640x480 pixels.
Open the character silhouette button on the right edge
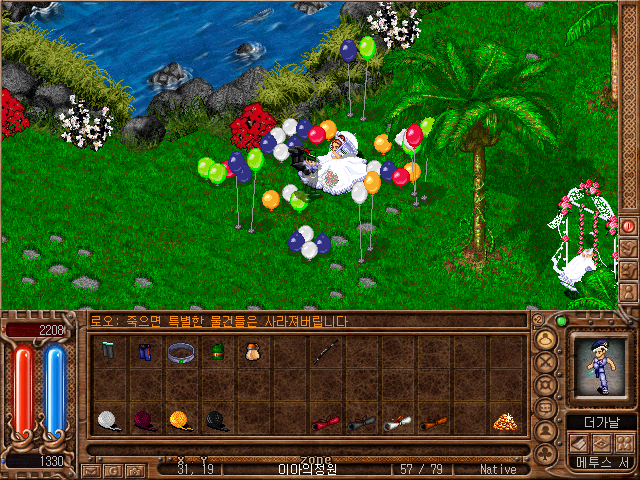pyautogui.click(x=629, y=293)
